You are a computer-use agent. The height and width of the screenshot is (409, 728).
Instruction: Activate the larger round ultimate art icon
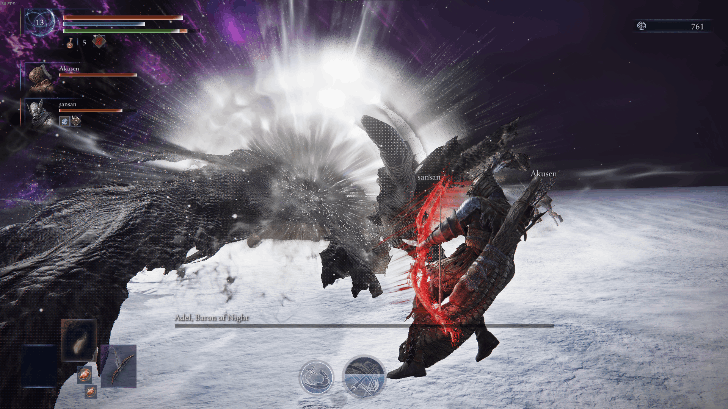[x=364, y=376]
